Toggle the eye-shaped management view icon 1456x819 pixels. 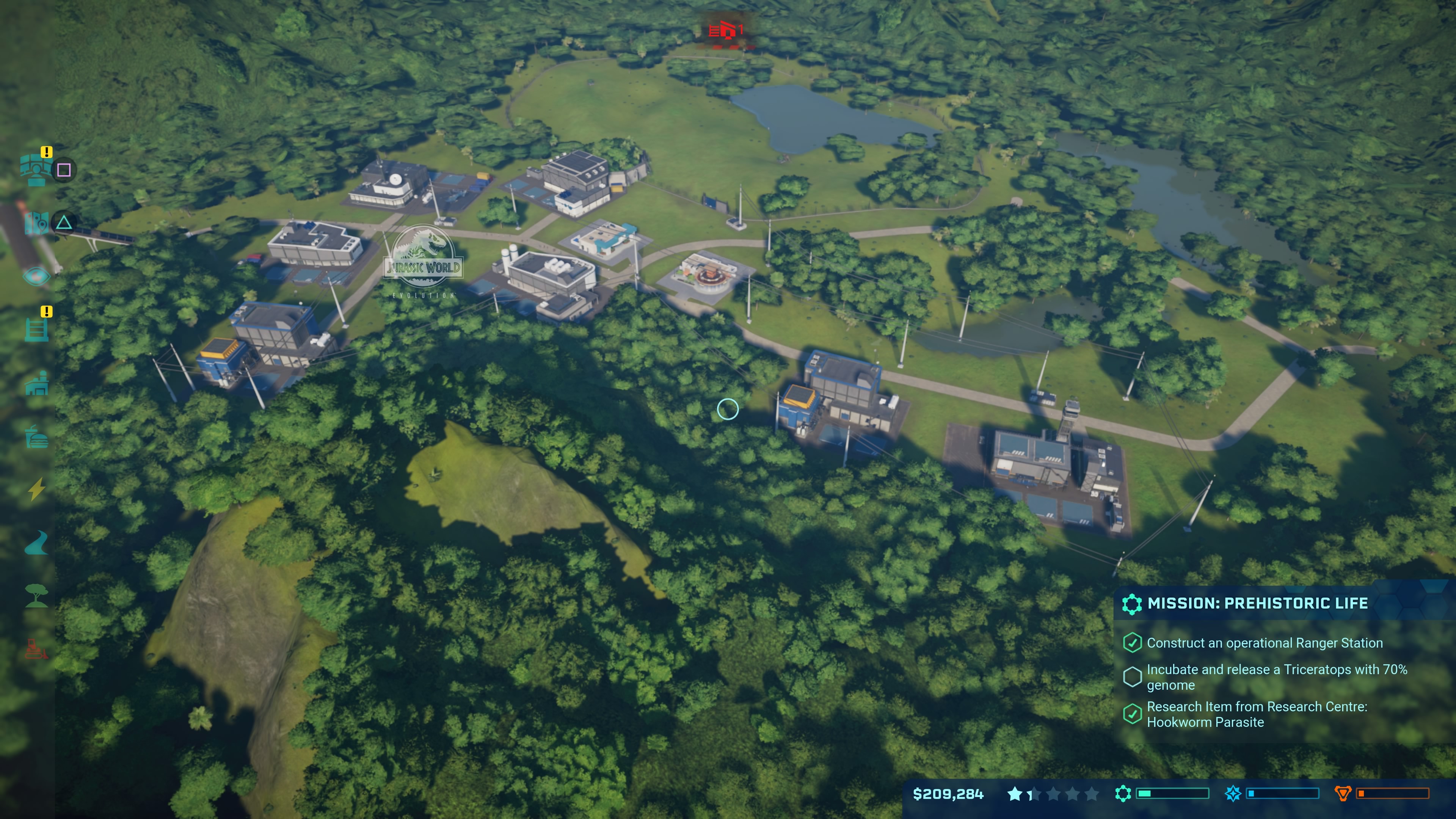click(36, 276)
